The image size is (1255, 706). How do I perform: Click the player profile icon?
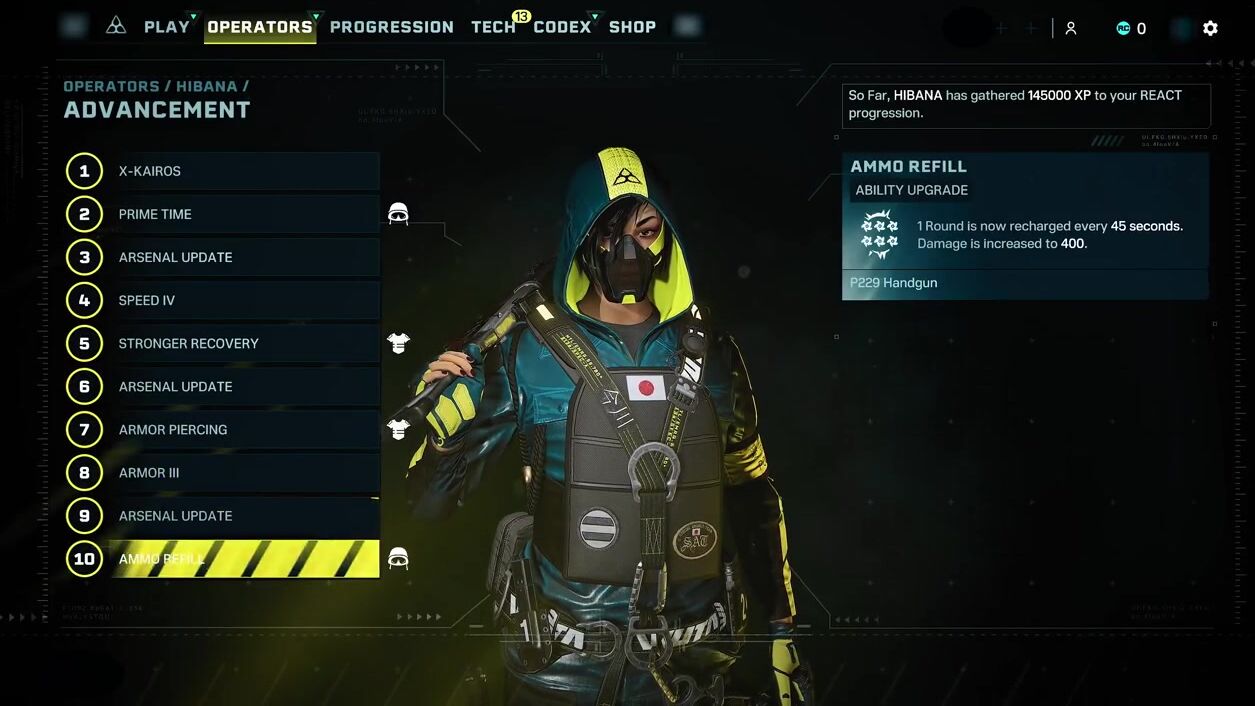click(x=1070, y=28)
